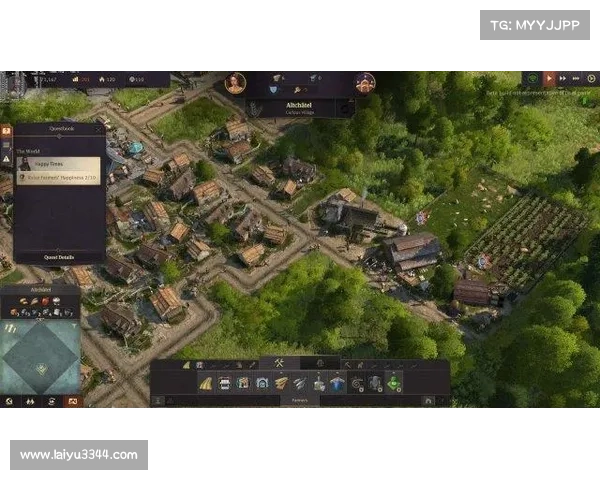Open Quest Details
Screen dimensions: 600x480
(x=59, y=257)
